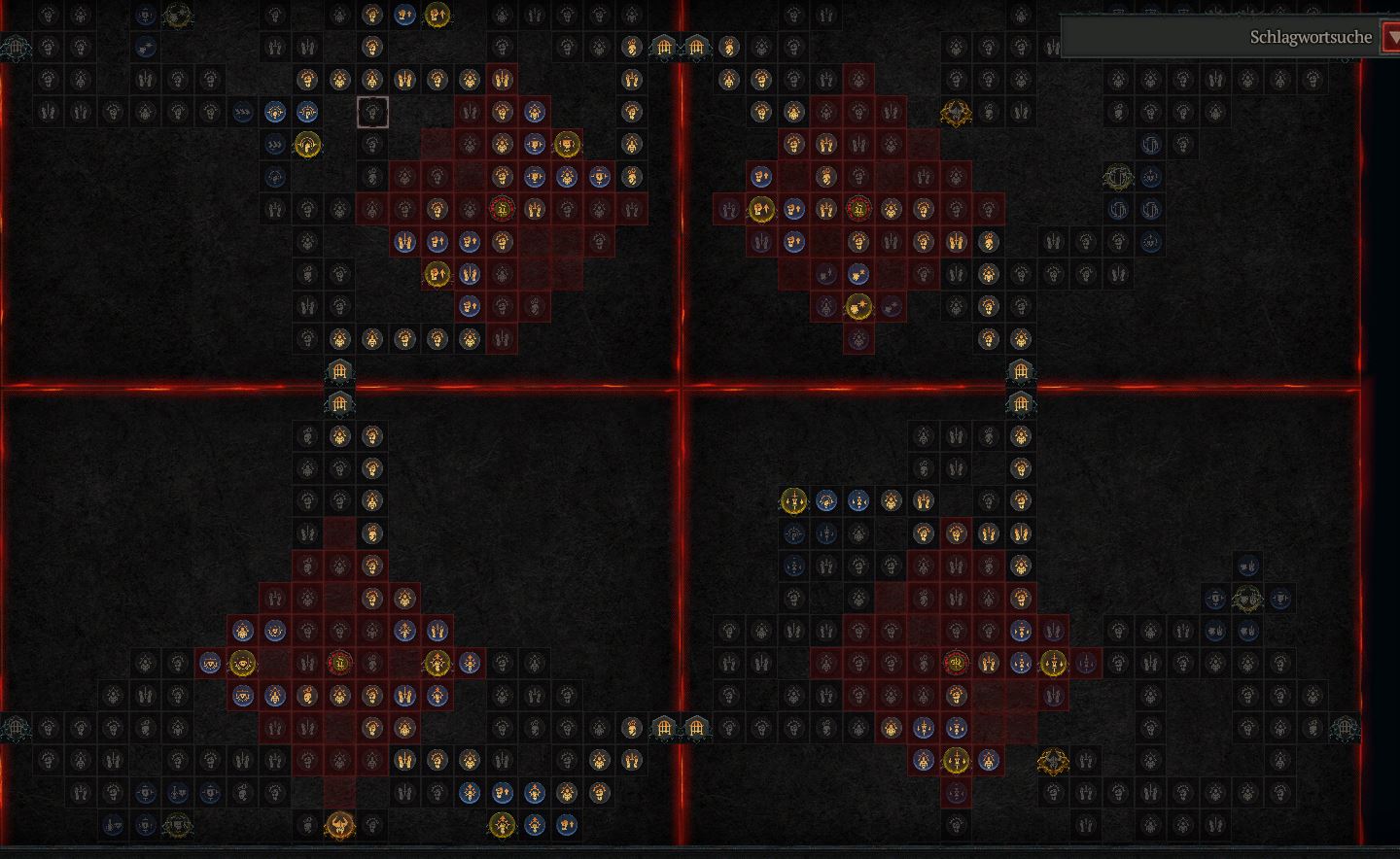
Task: Click the glyph socket on the bottom-right board
Action: pos(956,663)
